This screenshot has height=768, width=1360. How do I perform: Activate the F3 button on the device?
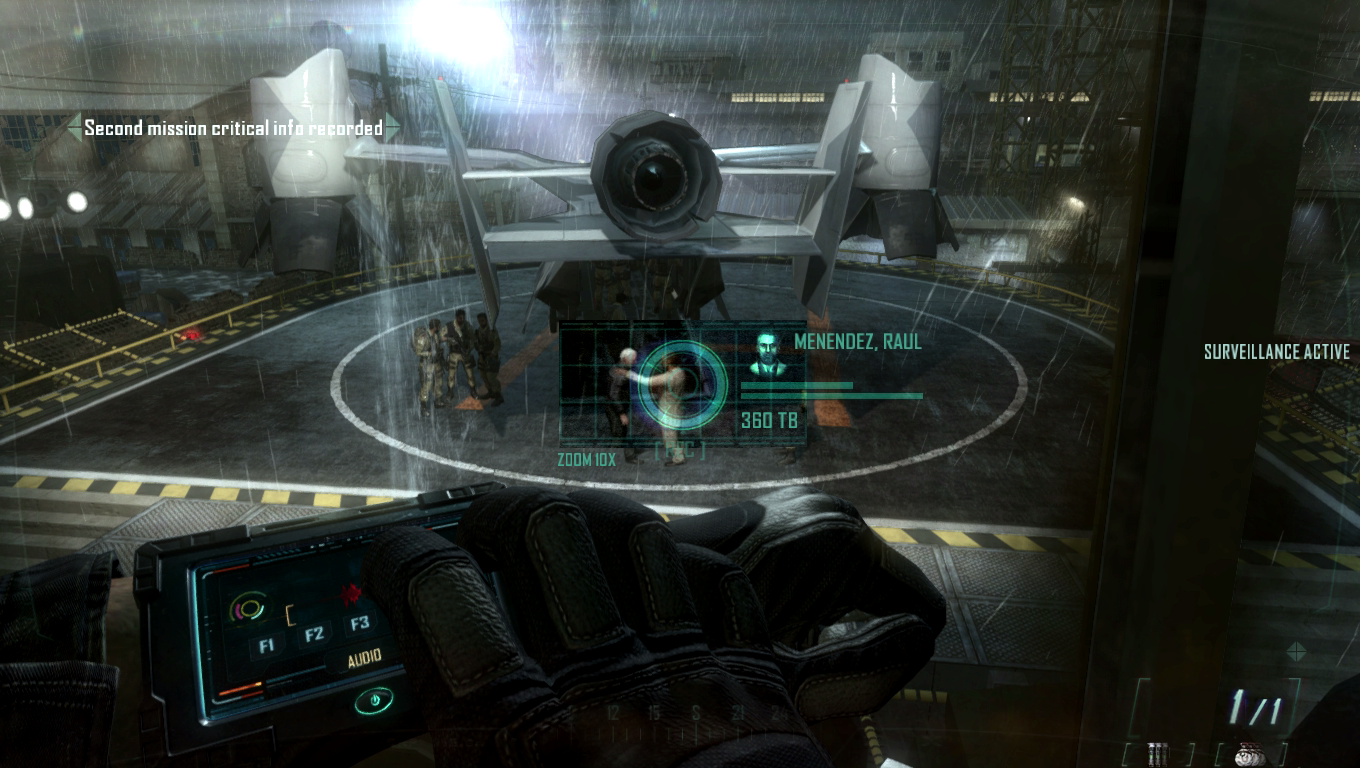click(360, 624)
